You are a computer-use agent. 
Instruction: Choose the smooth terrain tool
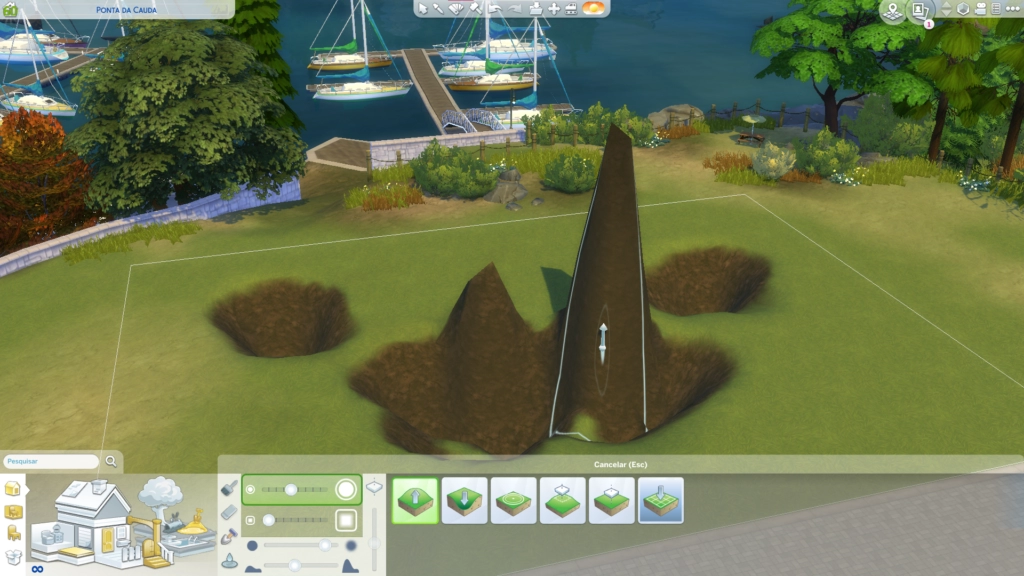pyautogui.click(x=514, y=500)
